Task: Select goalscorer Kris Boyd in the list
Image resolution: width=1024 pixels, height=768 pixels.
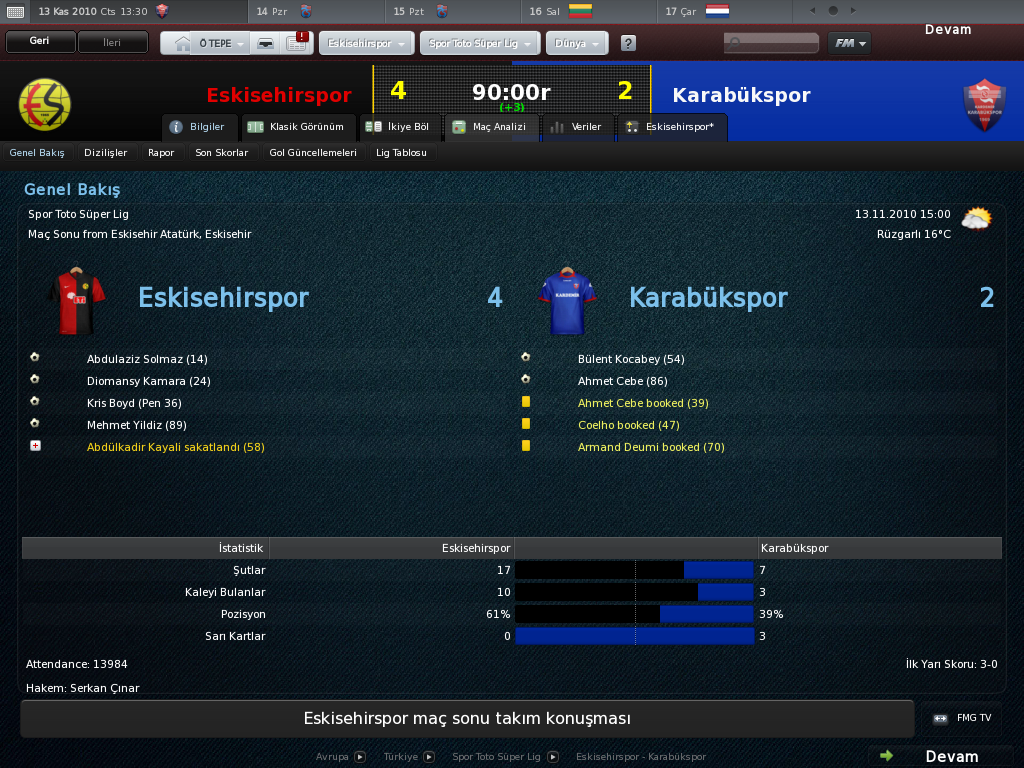Action: tap(134, 403)
